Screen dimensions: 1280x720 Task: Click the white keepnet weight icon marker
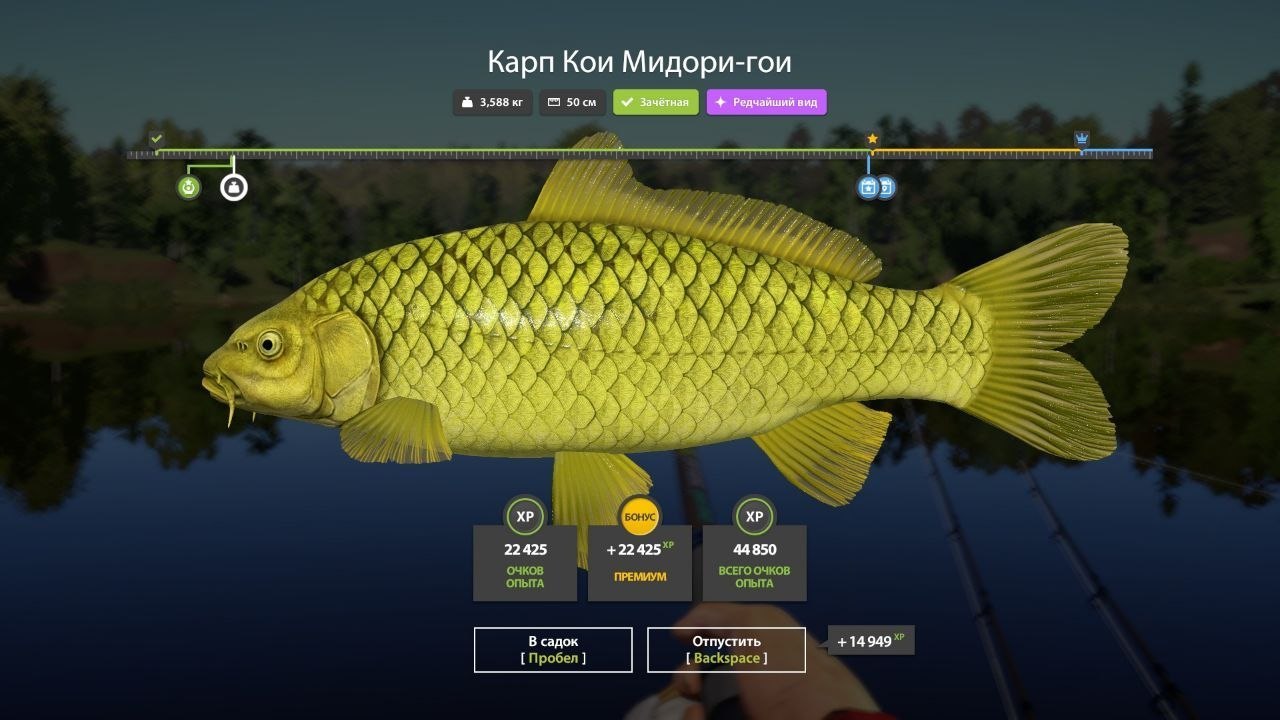233,186
